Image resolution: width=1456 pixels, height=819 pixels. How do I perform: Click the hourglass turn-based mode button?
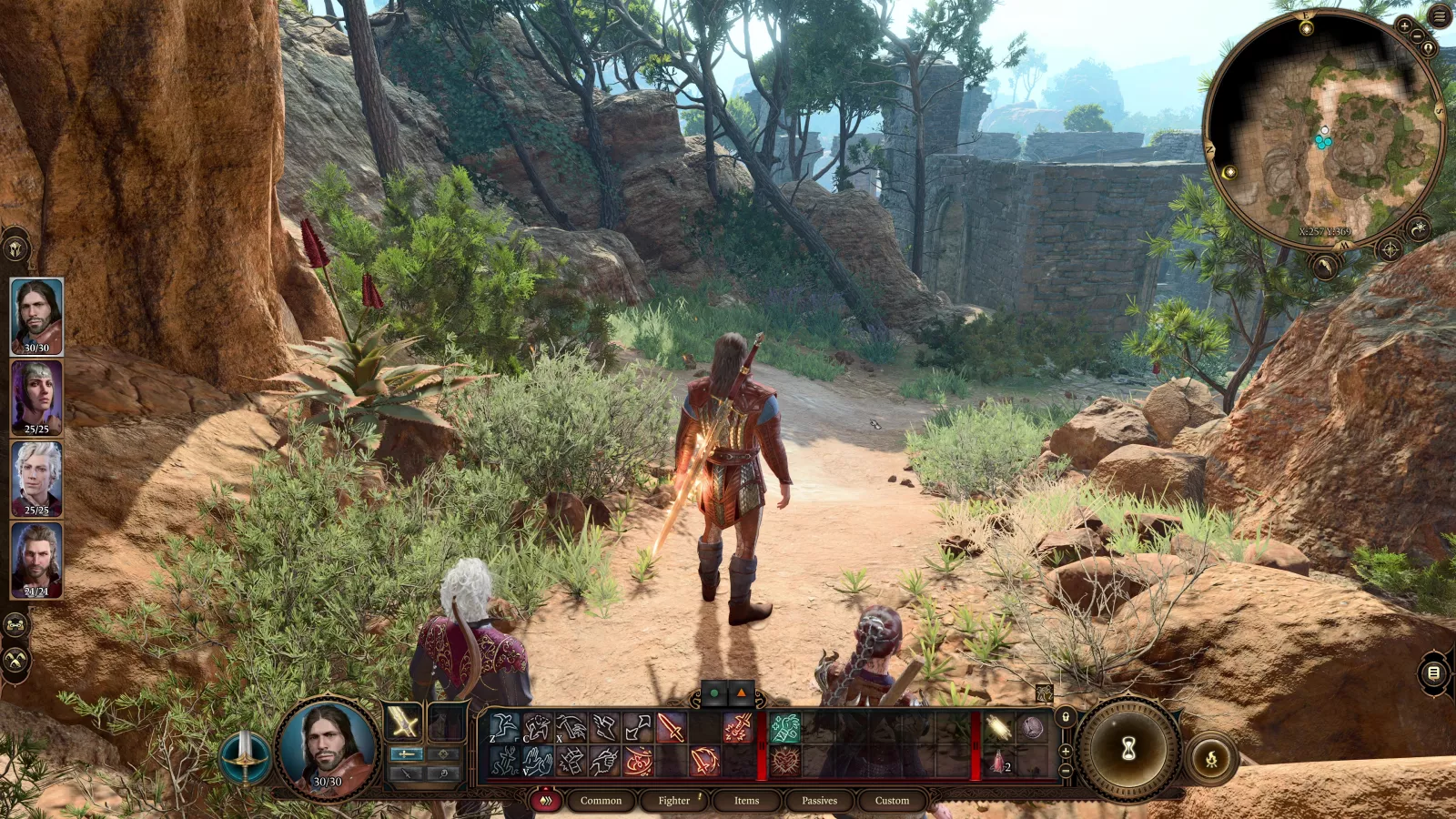tap(1127, 748)
